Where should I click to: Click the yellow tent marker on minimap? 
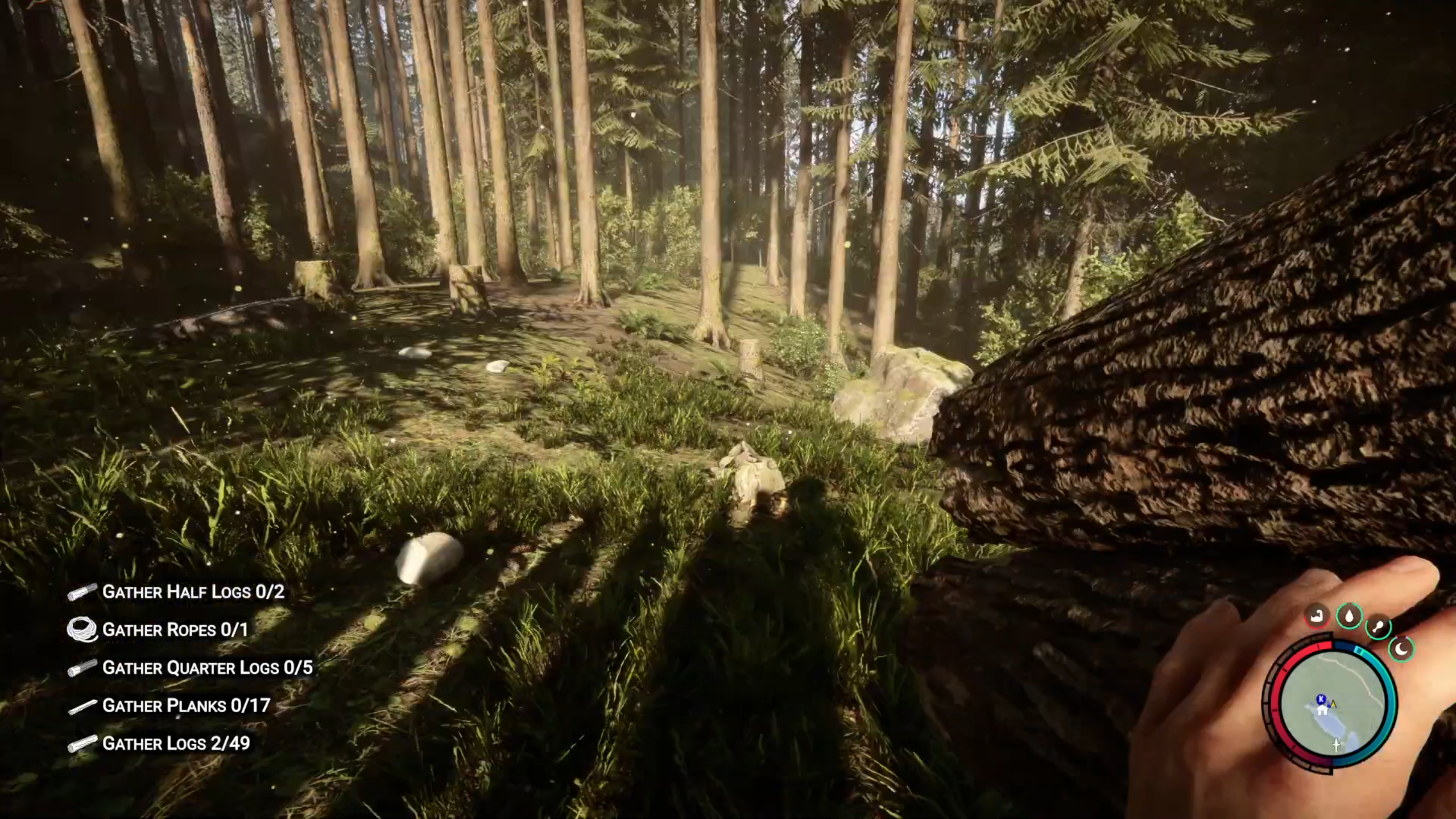(1333, 704)
